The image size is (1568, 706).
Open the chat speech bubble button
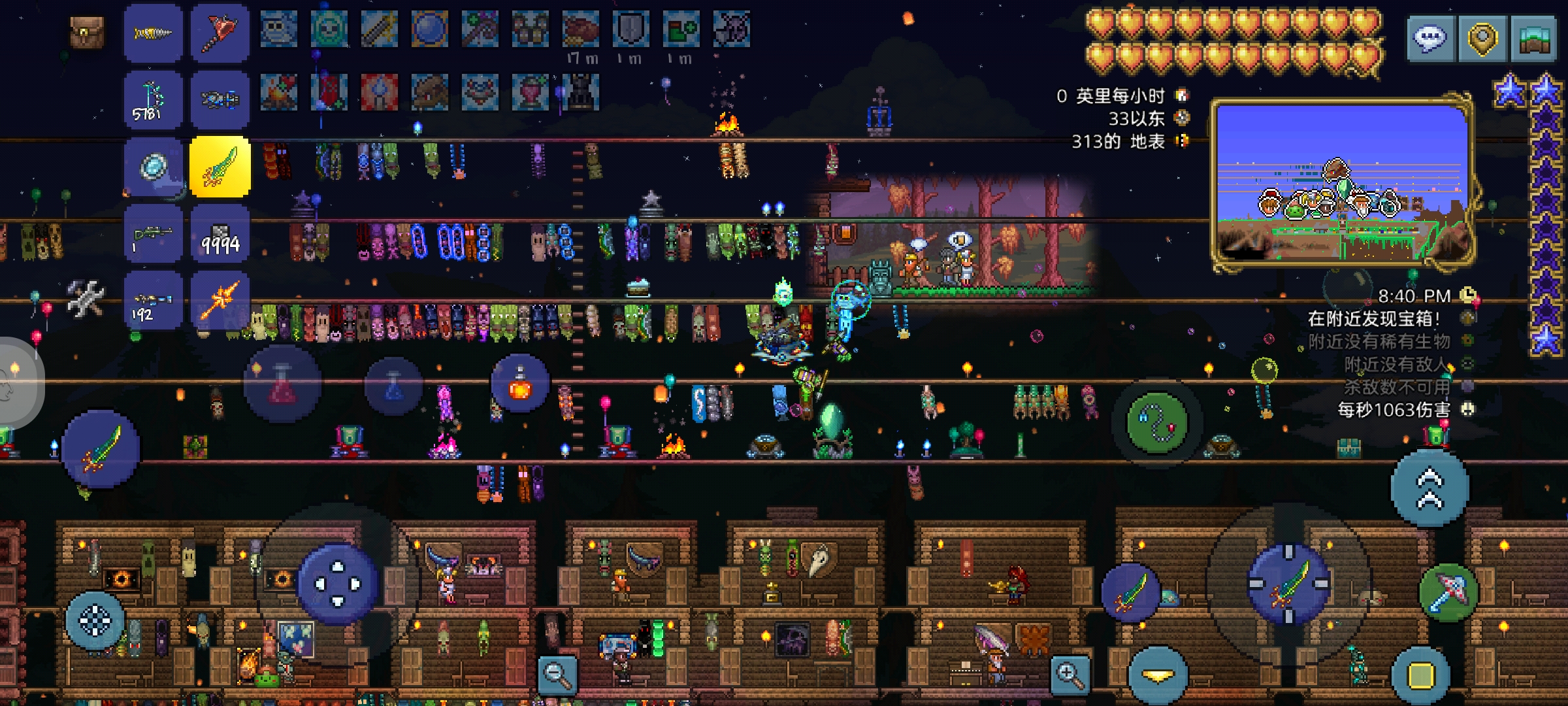click(1430, 39)
